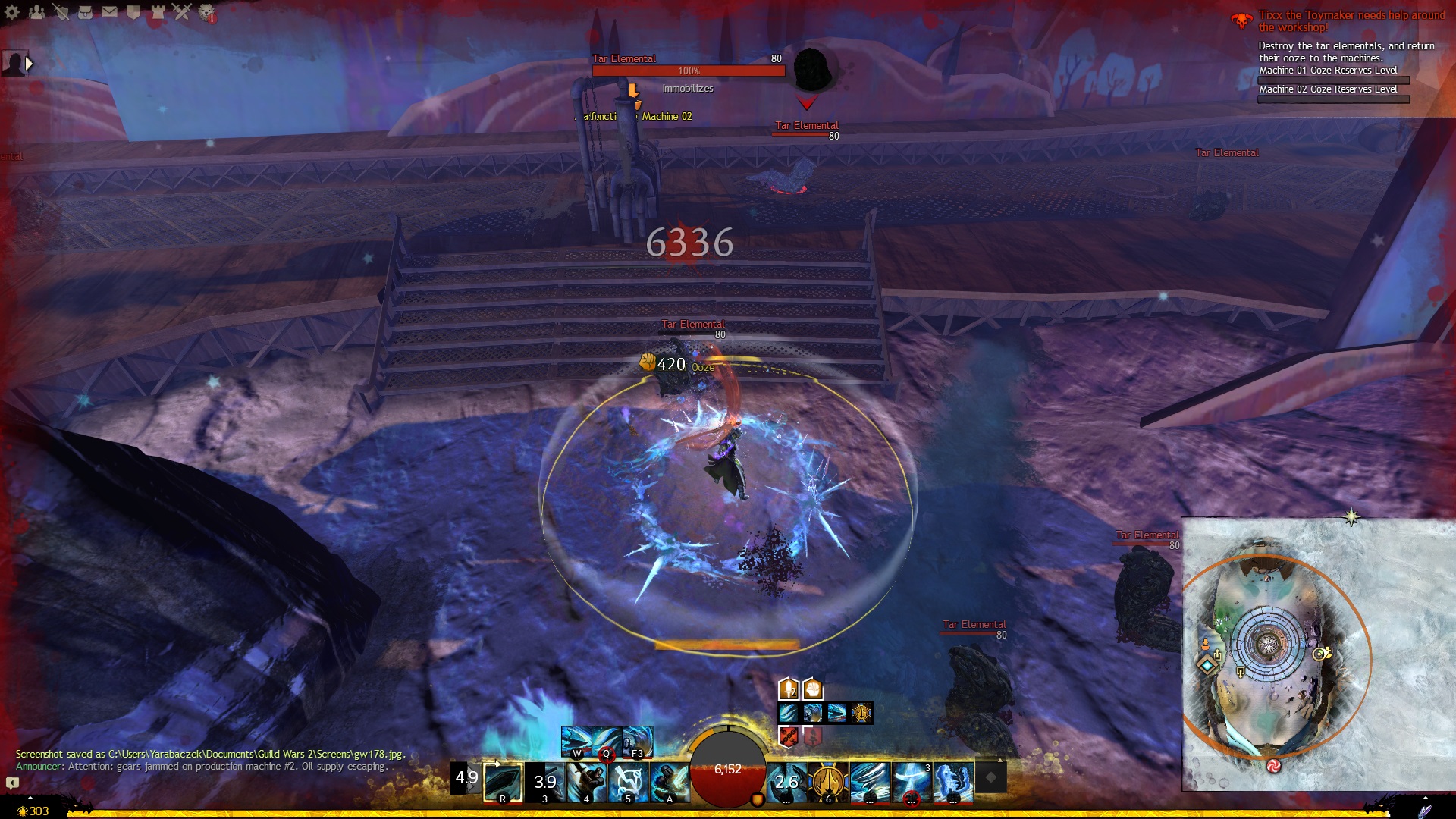Use the chained knight skill bound to A

click(670, 783)
